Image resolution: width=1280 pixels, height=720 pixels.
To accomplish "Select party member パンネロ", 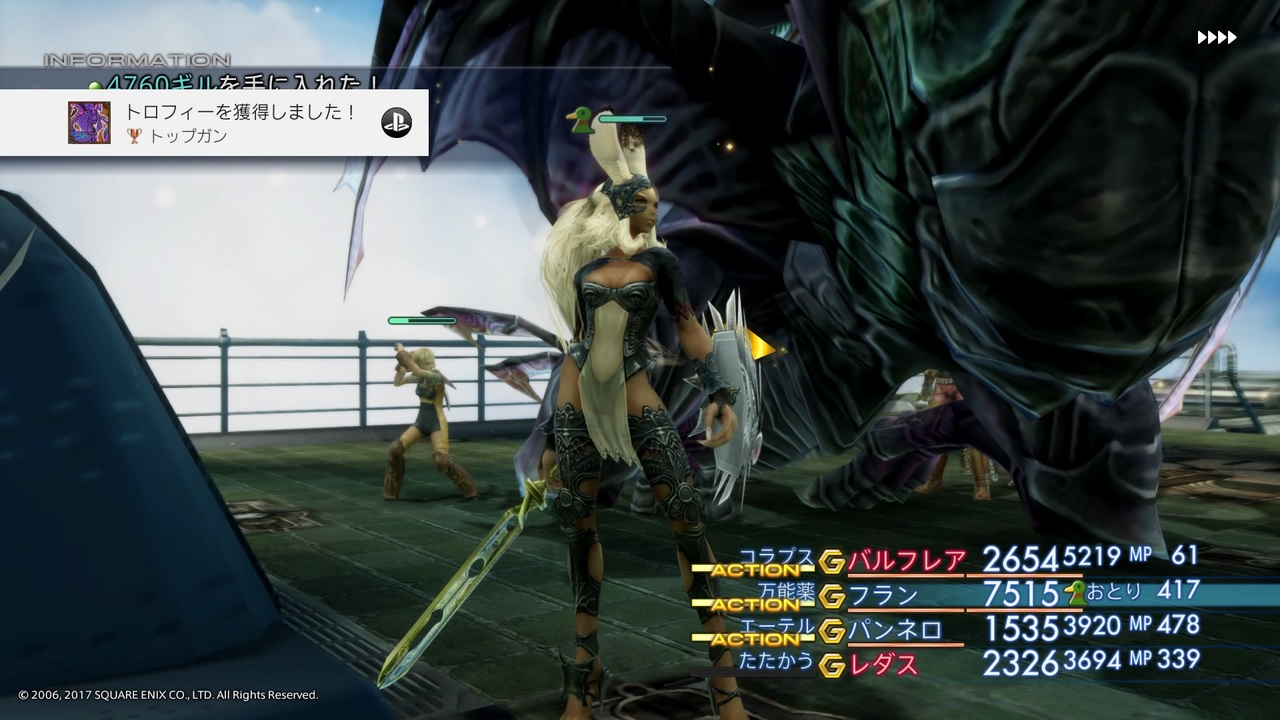I will (895, 630).
